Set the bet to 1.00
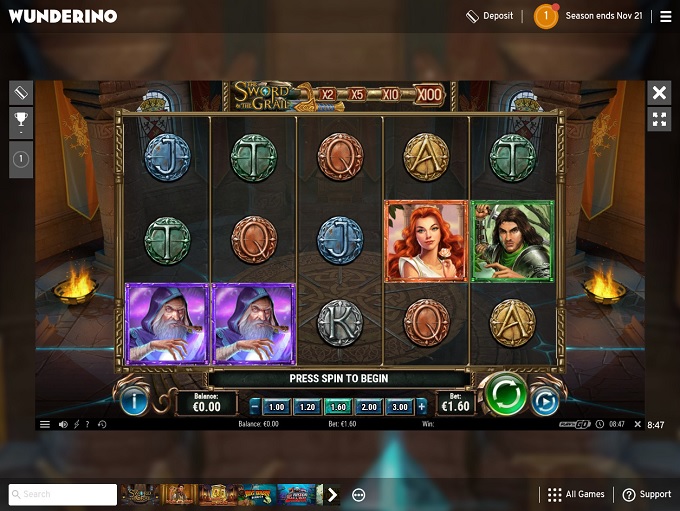This screenshot has width=680, height=511. pyautogui.click(x=277, y=407)
